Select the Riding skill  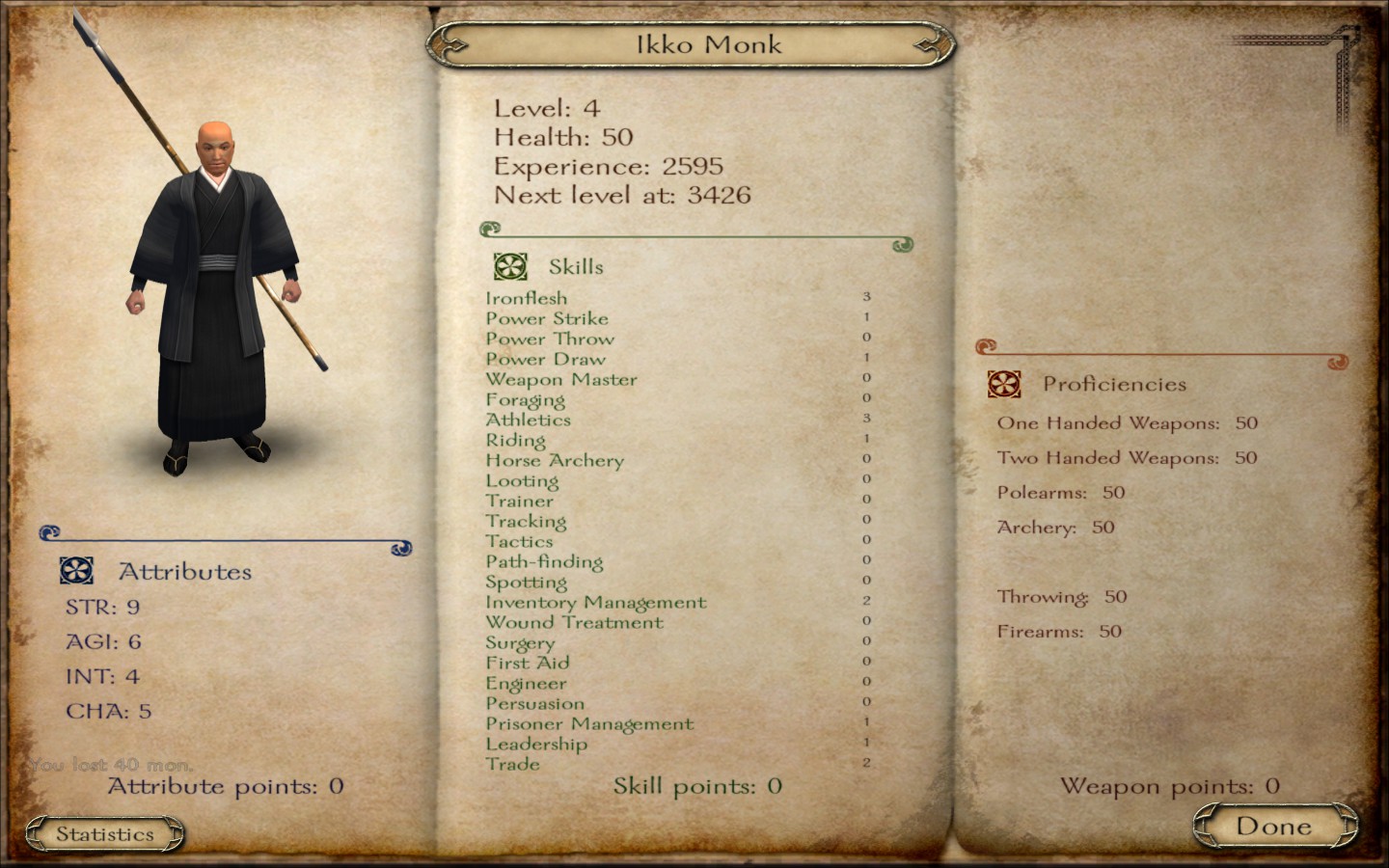click(x=517, y=440)
